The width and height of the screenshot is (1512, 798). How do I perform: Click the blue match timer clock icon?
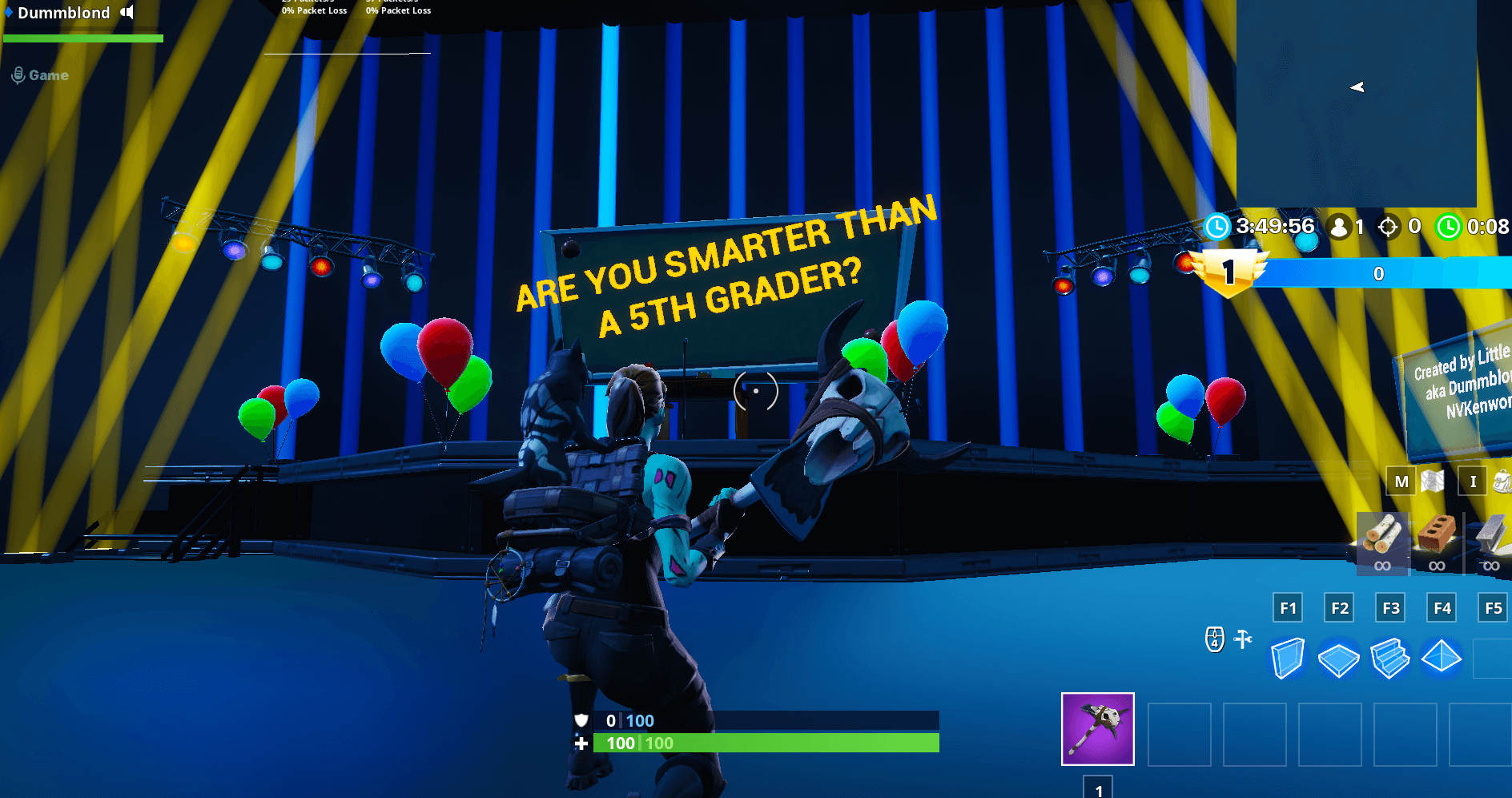click(1219, 227)
